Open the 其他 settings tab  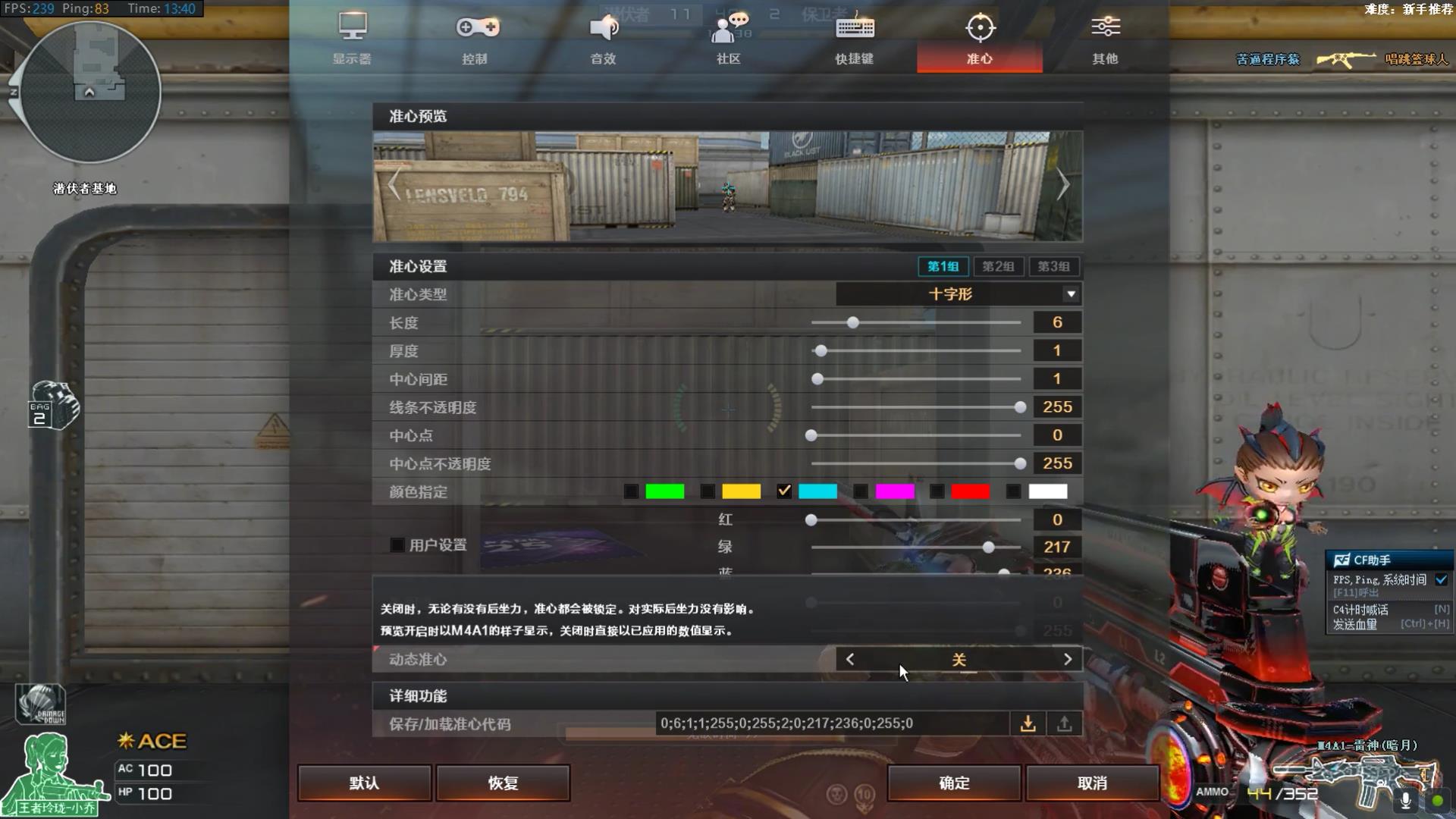tap(1106, 34)
